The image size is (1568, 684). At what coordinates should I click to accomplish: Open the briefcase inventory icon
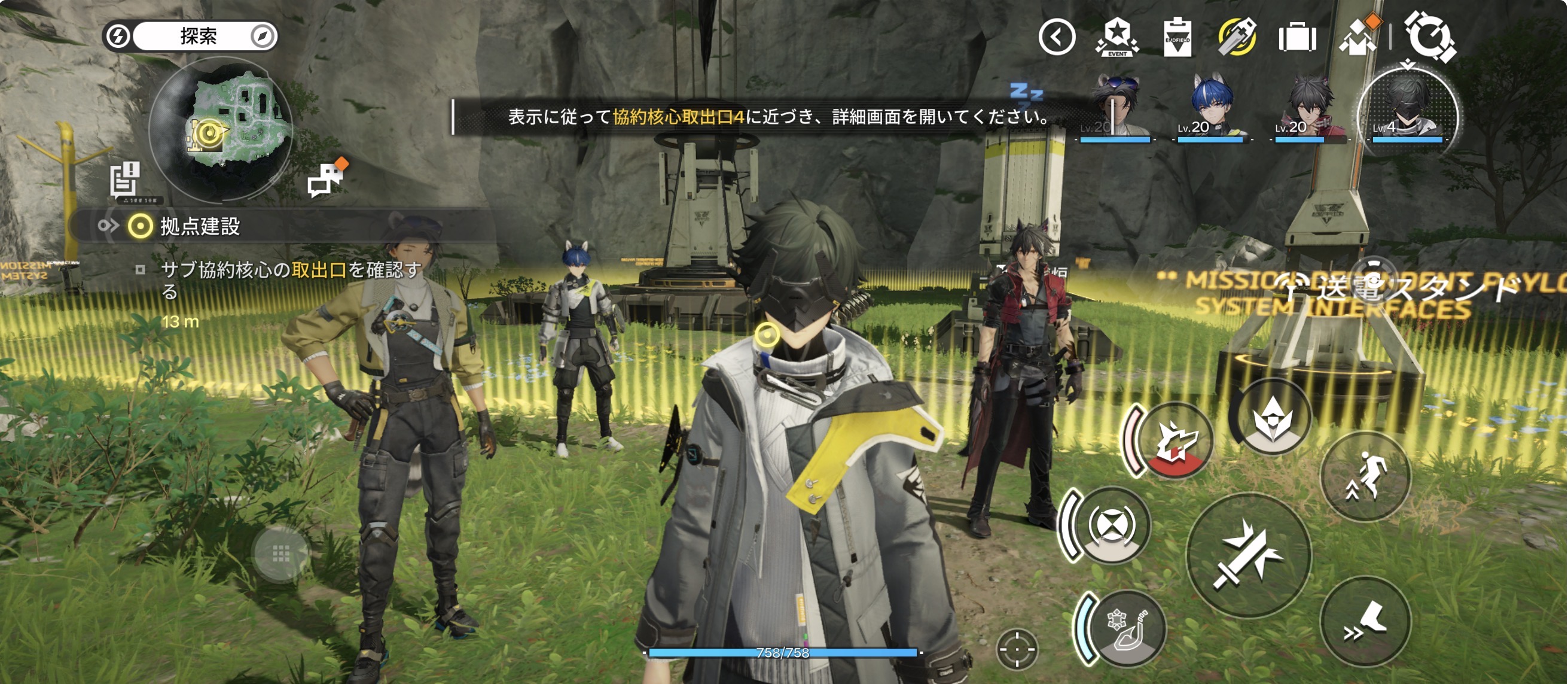tap(1297, 38)
